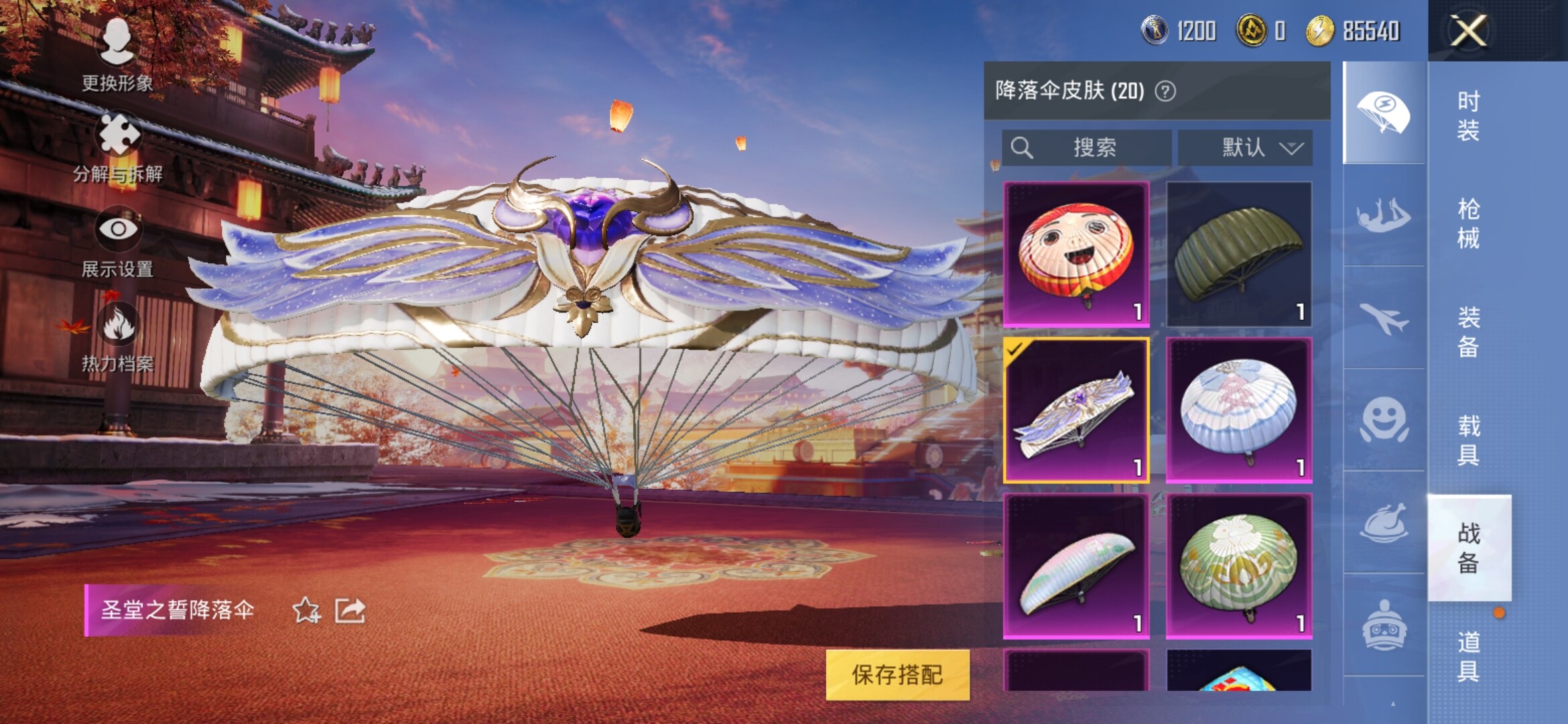Close the inventory screen with the X
The width and height of the screenshot is (1568, 724).
coord(1468,31)
